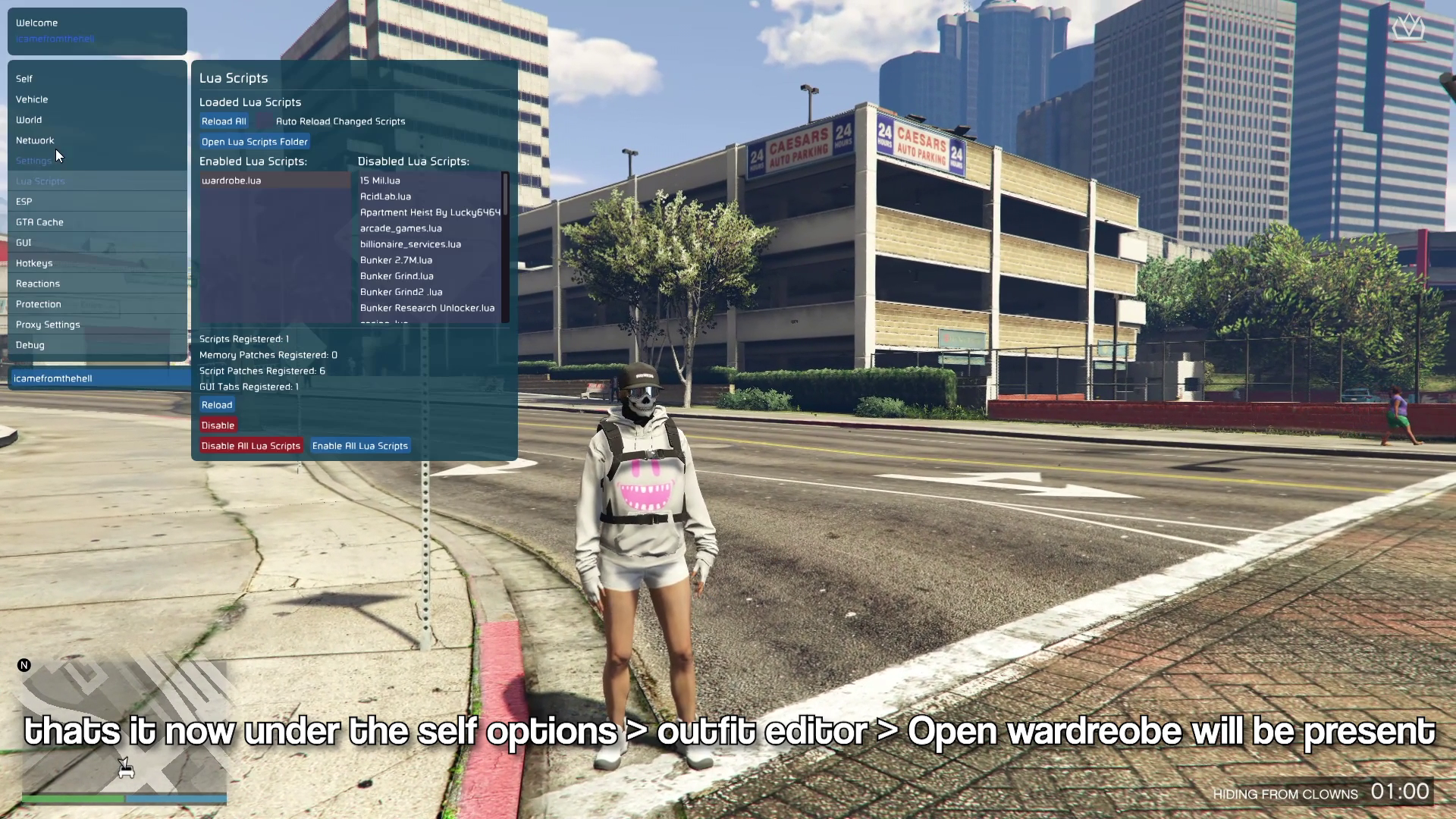The height and width of the screenshot is (819, 1456).
Task: Show the ESP options
Action: coord(24,202)
